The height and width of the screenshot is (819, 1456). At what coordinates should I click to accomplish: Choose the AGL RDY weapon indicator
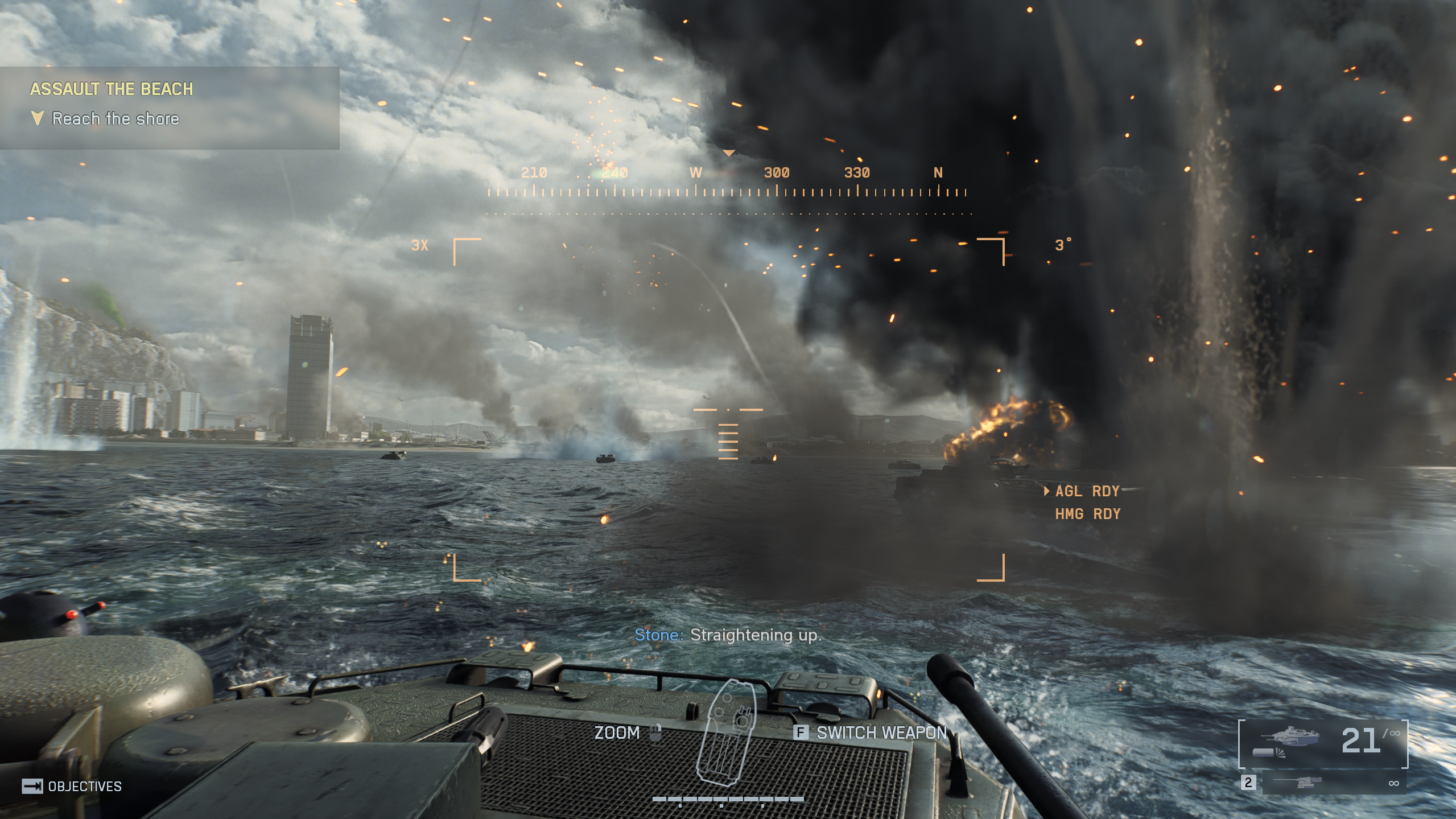coord(1087,491)
